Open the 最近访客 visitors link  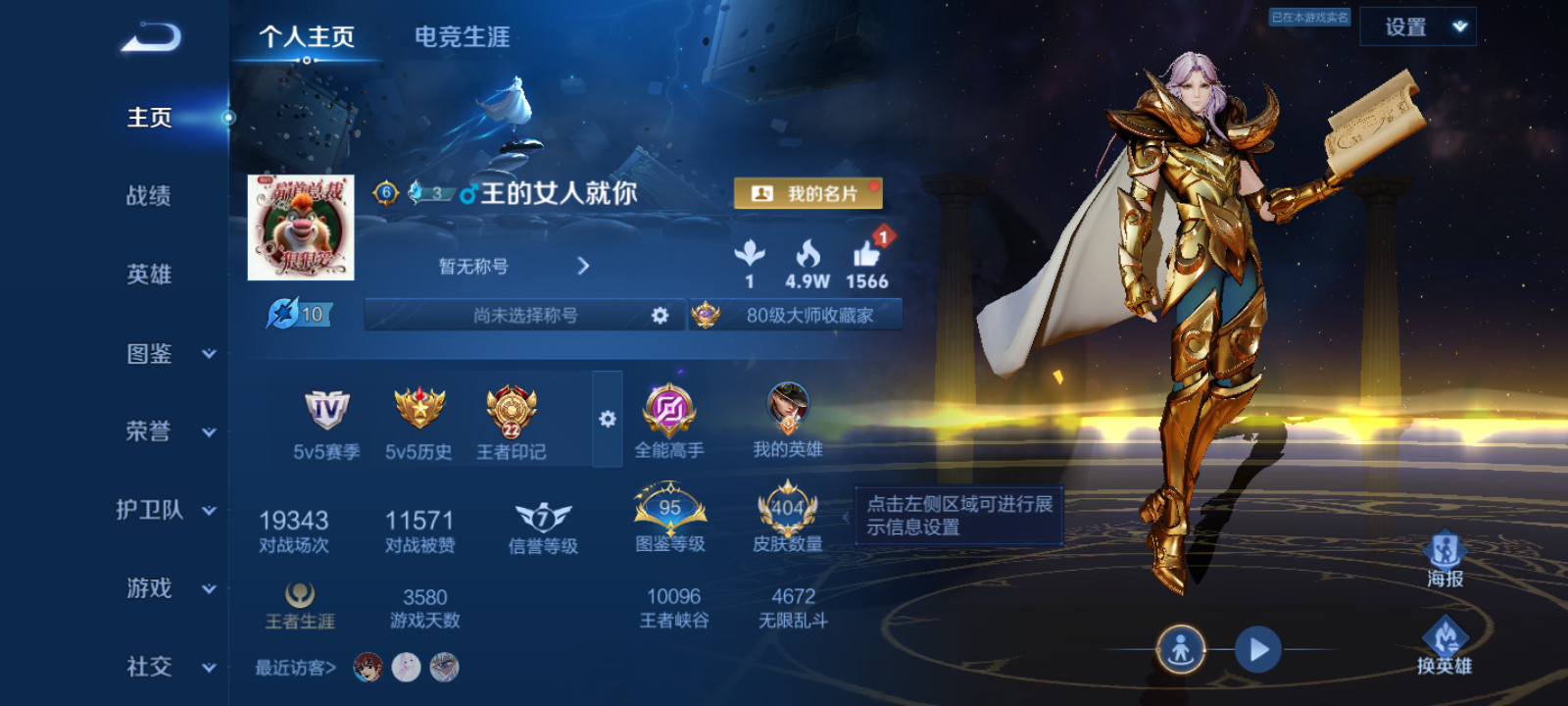tap(293, 667)
